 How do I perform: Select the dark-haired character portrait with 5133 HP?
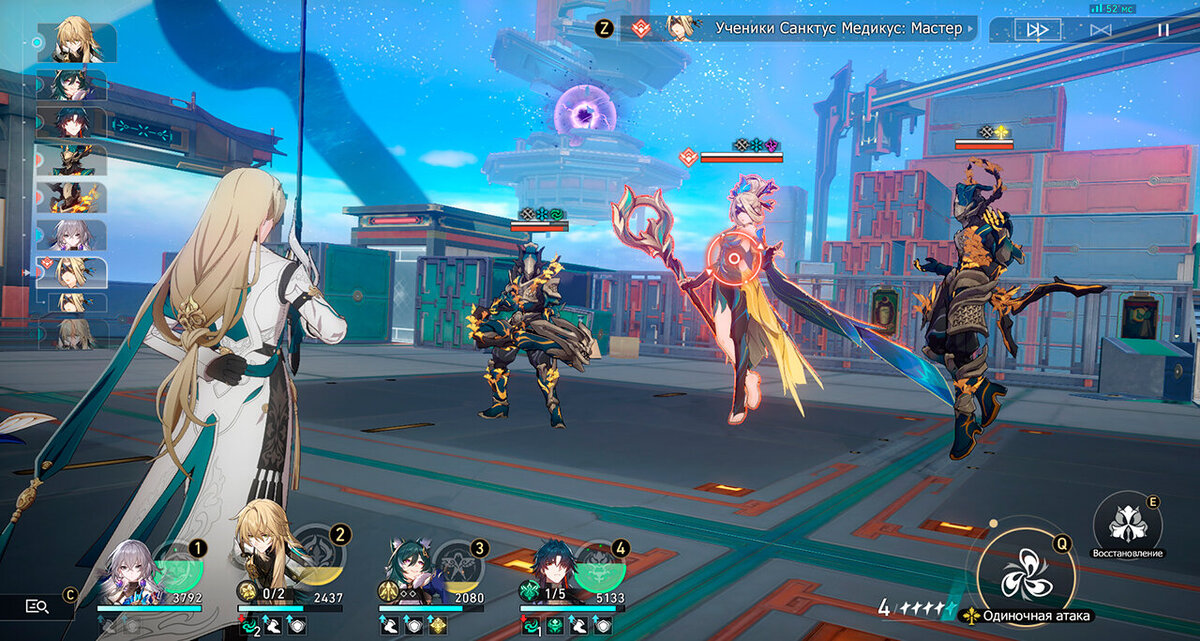point(551,570)
